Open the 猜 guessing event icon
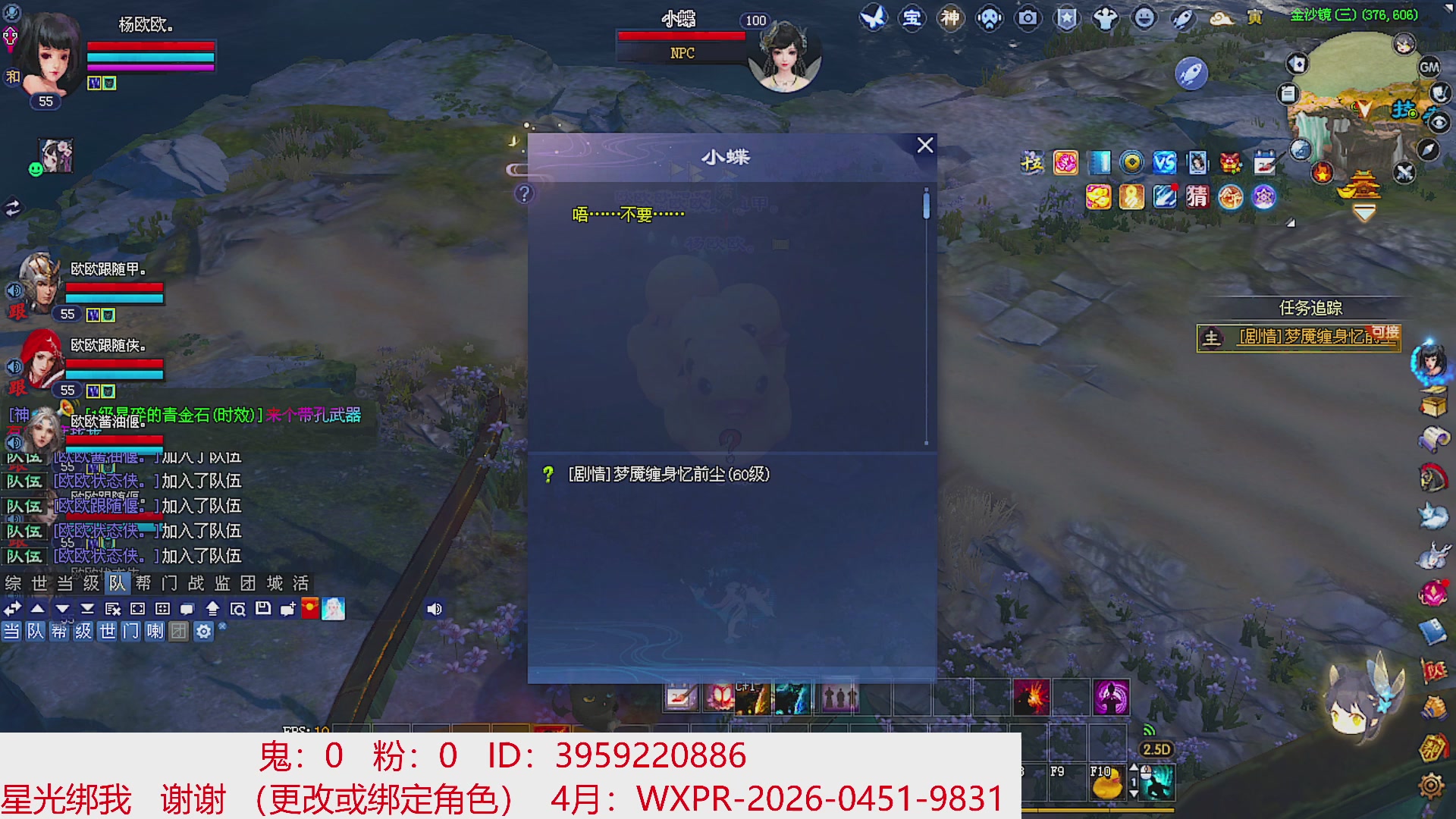The width and height of the screenshot is (1456, 819). (x=1198, y=198)
